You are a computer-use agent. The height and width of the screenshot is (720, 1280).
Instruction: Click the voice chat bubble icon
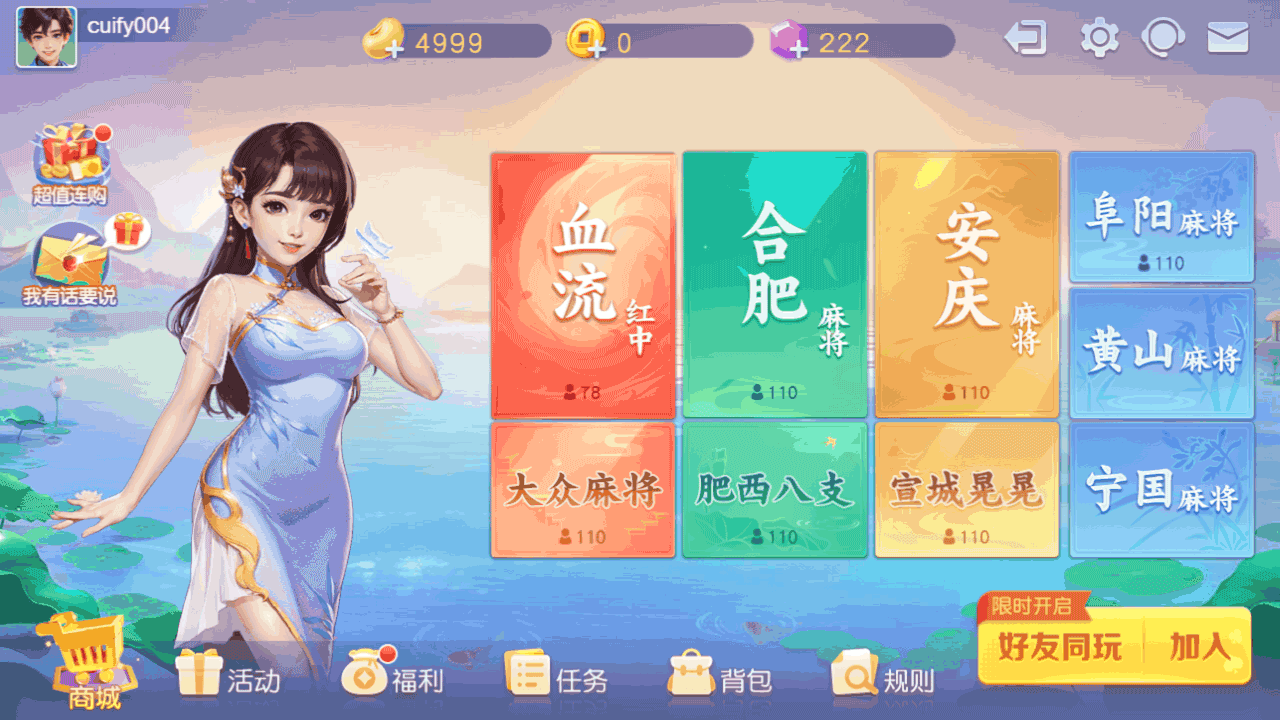point(1163,37)
